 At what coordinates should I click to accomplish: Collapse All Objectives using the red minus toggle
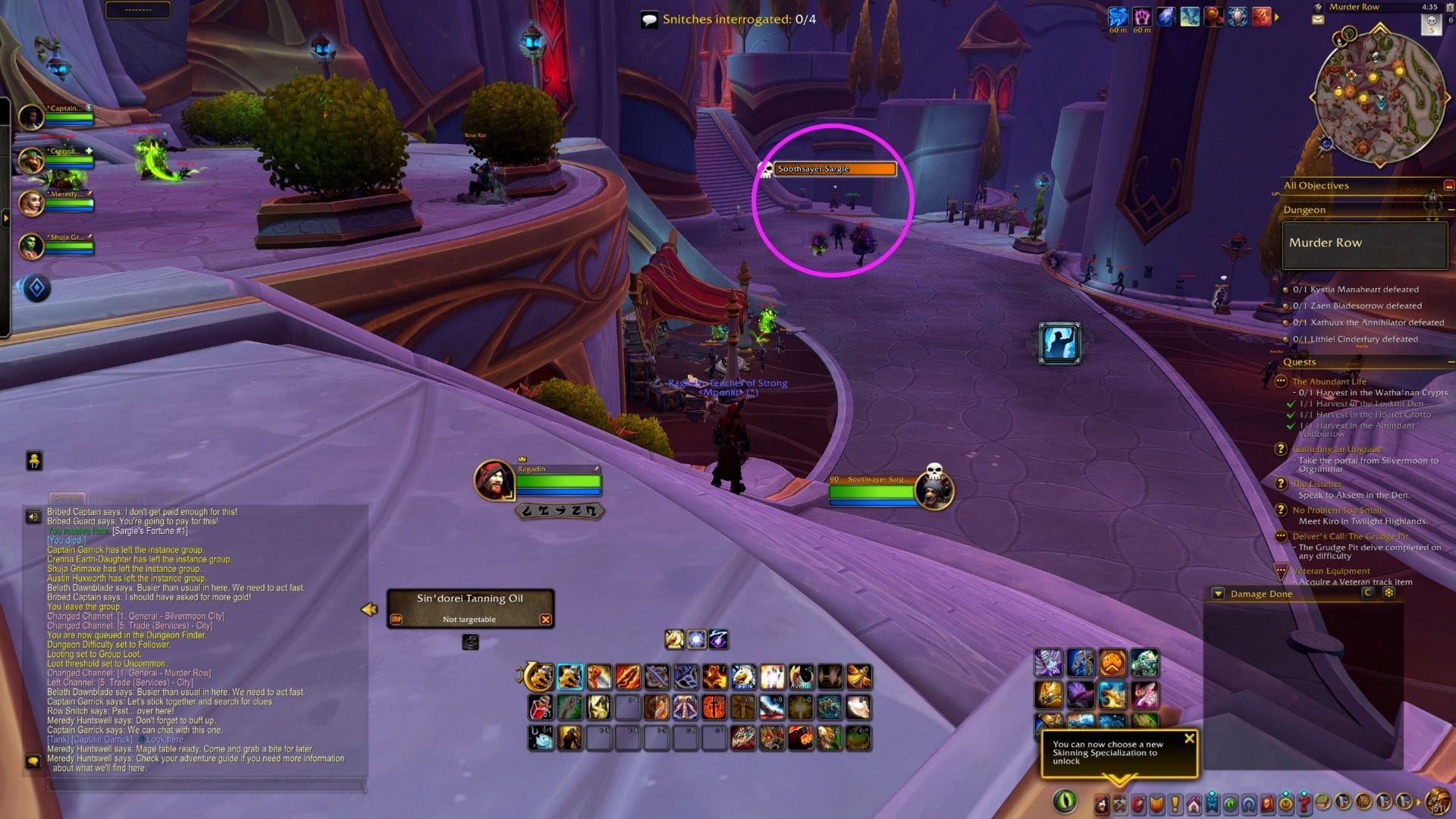point(1449,184)
